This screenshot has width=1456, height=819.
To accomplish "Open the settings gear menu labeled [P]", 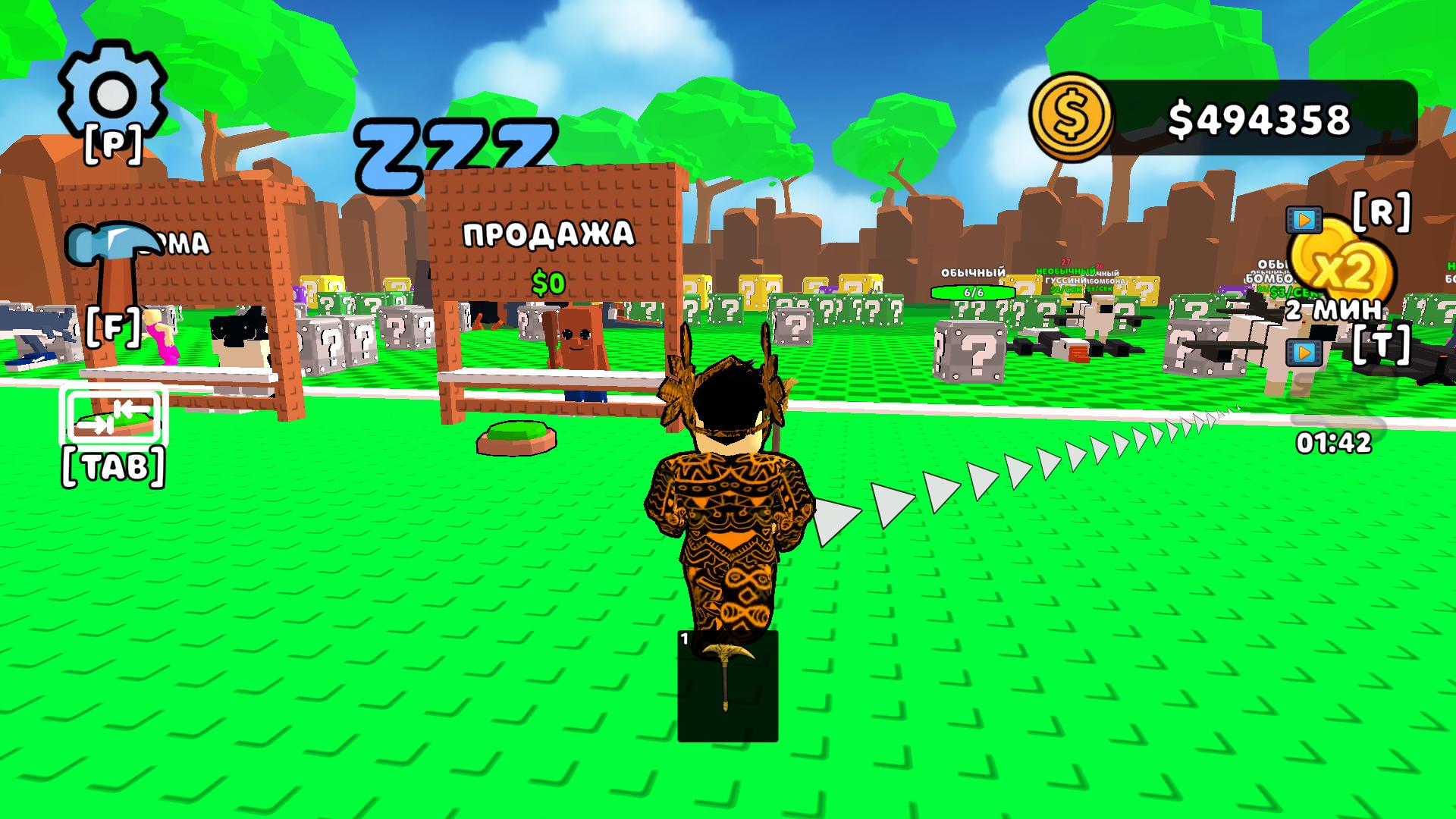I will coord(114,91).
